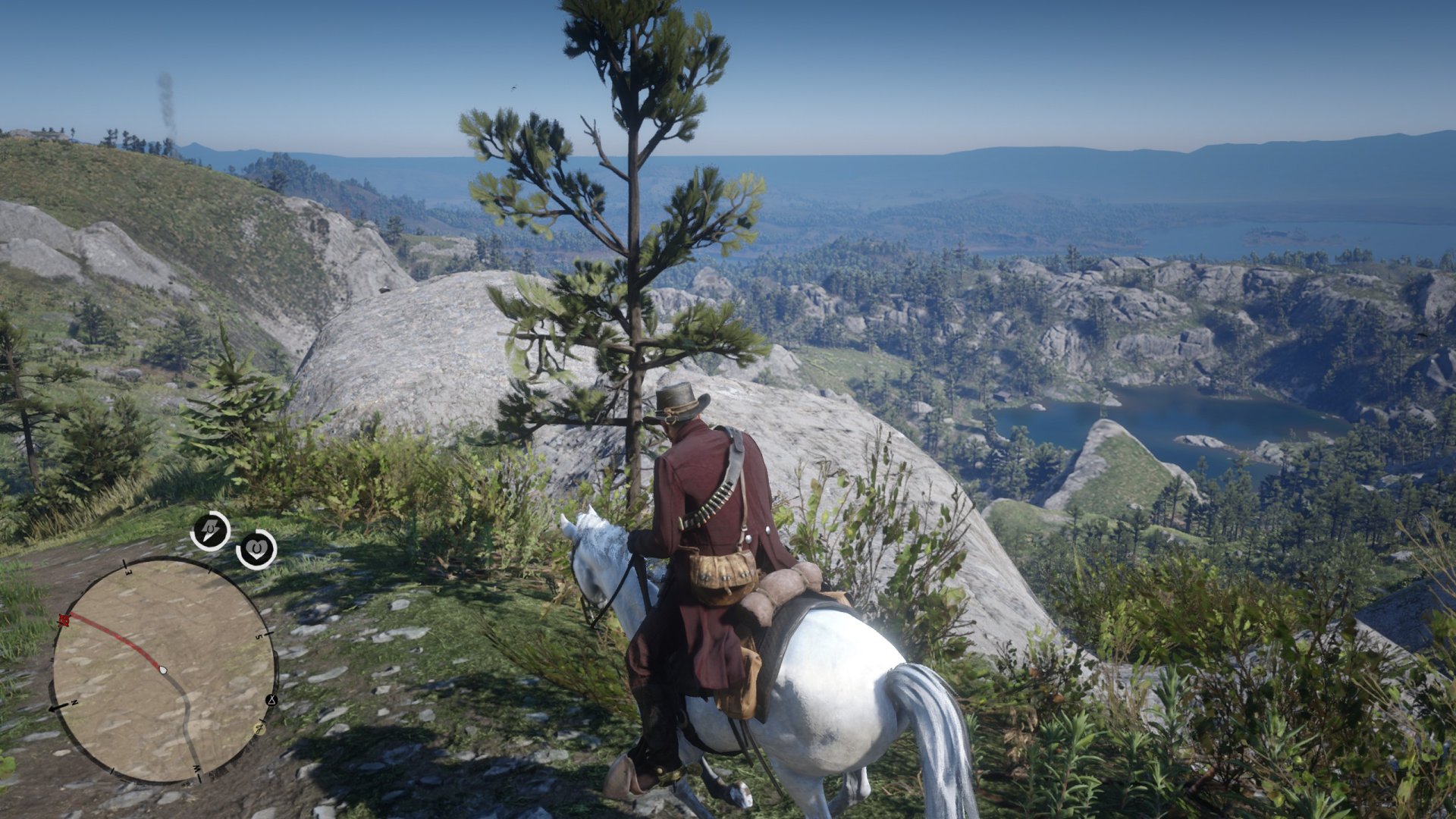Screen dimensions: 1456x819
Task: Select the horse health heart icon
Action: [256, 548]
